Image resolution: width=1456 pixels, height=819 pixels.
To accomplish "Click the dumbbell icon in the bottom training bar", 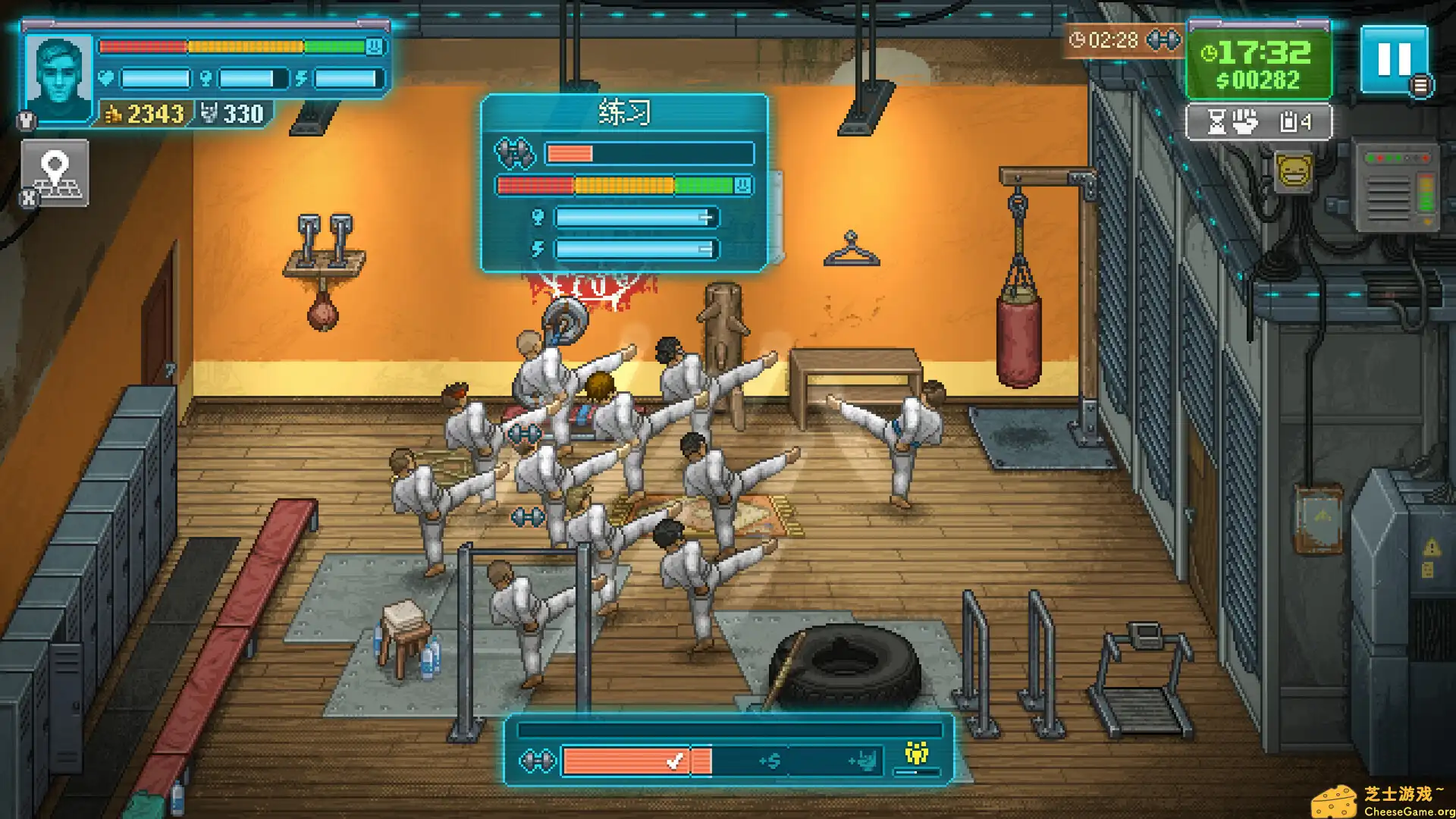I will pyautogui.click(x=538, y=760).
